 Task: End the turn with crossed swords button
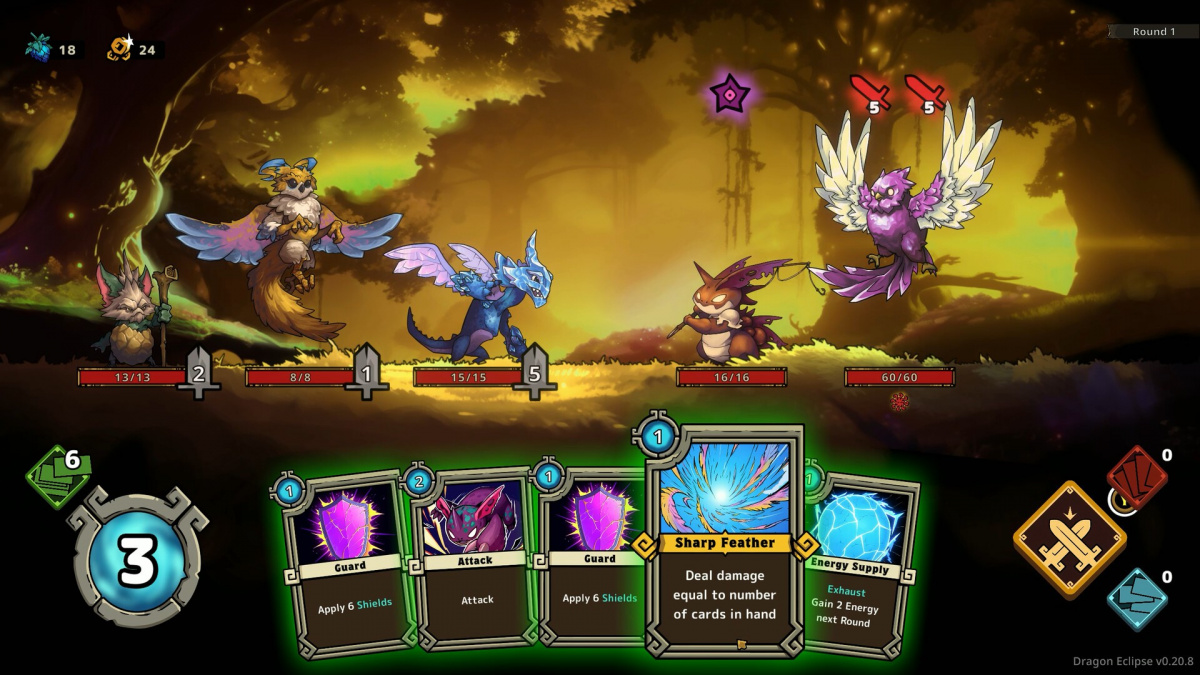[1069, 539]
